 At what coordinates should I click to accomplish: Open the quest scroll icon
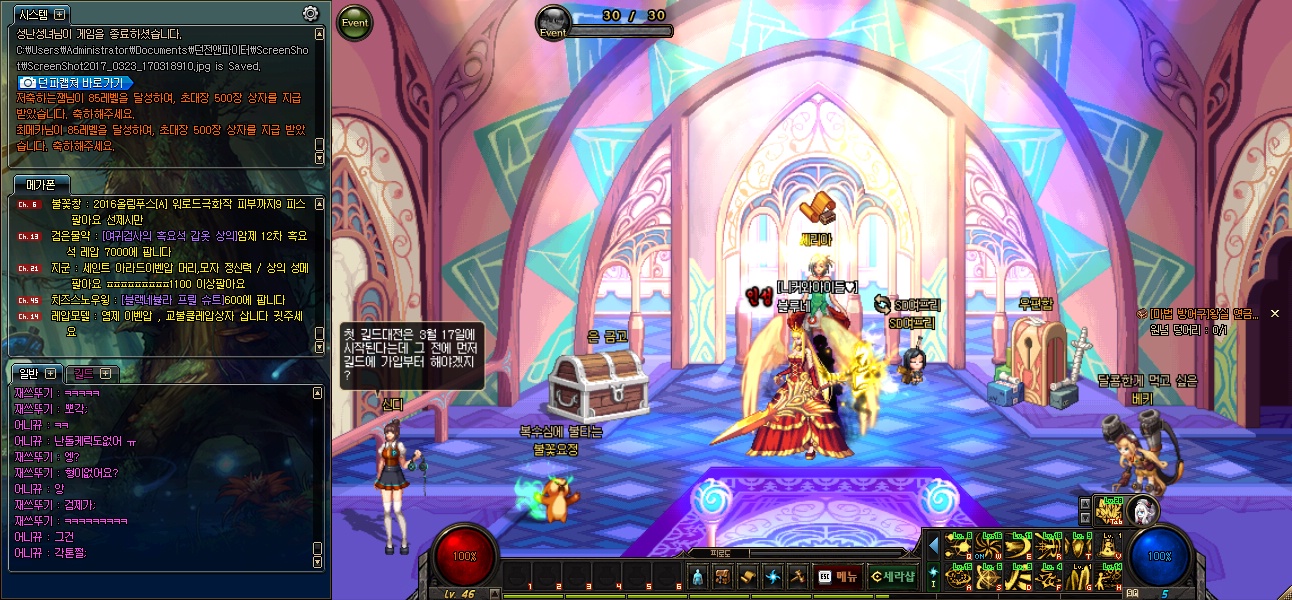point(748,576)
